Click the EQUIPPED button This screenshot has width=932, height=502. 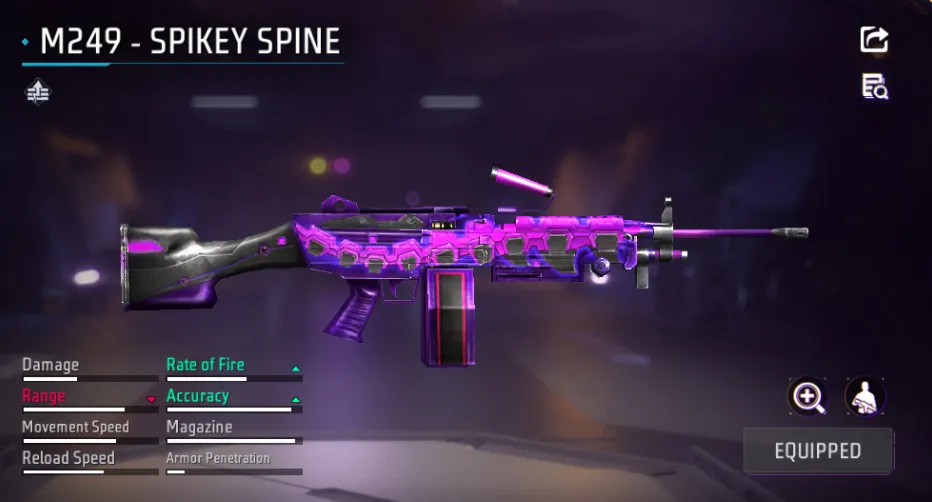pyautogui.click(x=817, y=450)
